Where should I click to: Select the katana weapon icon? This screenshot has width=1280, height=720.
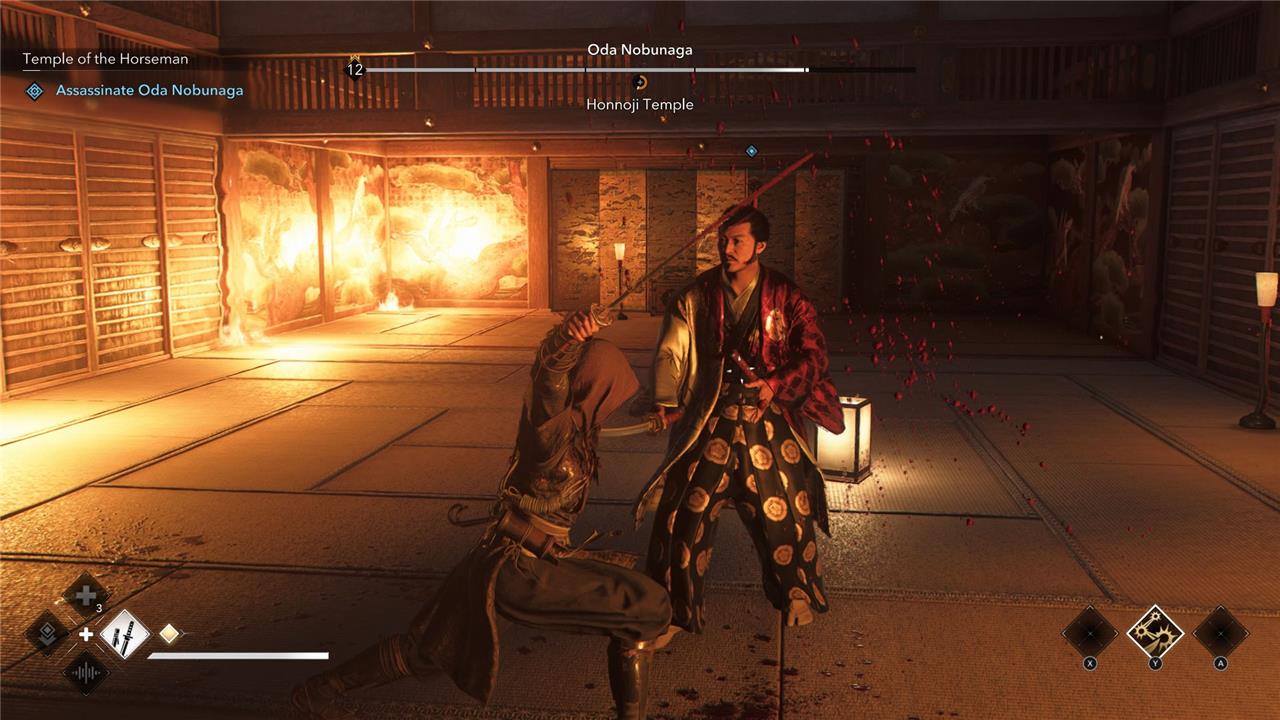click(x=125, y=634)
